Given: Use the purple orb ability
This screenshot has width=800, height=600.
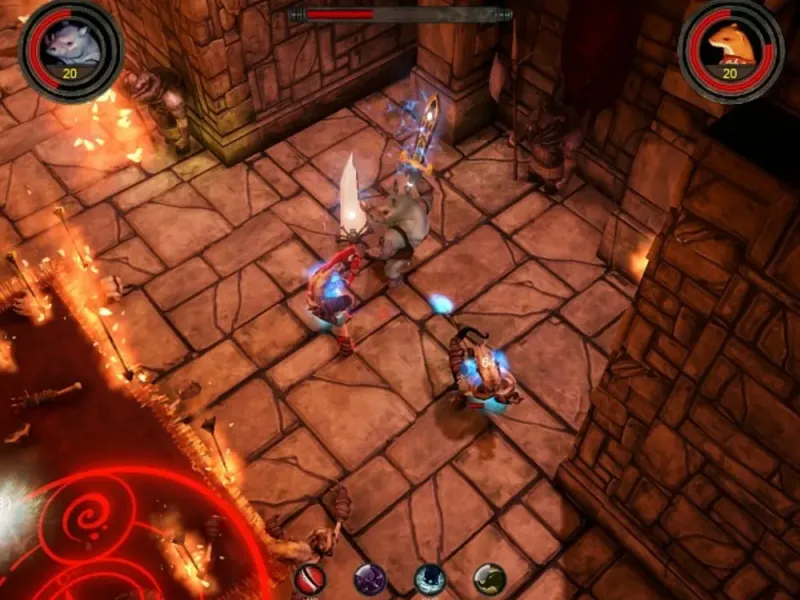Looking at the screenshot, I should [x=370, y=580].
